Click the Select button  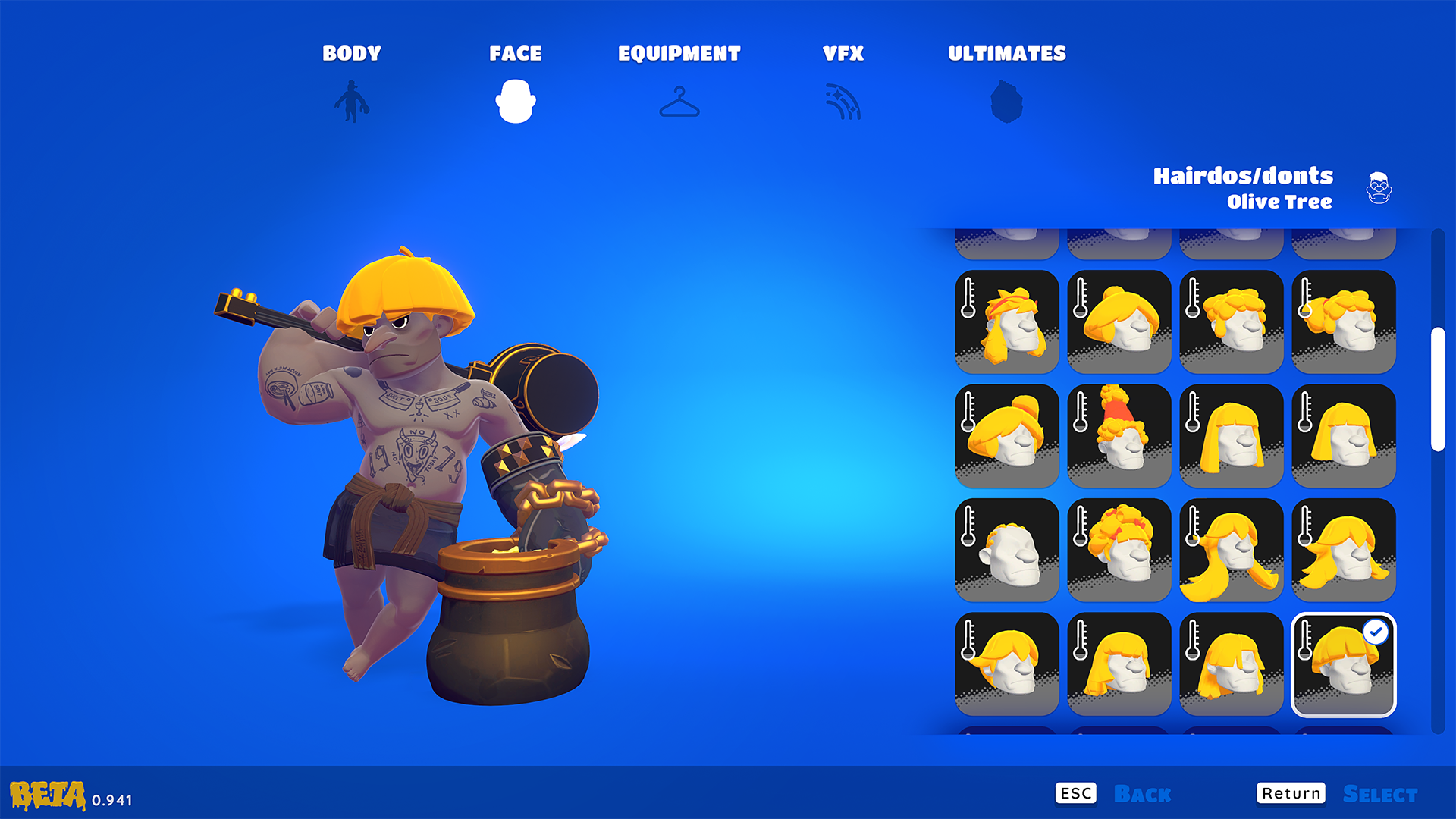tap(1380, 793)
